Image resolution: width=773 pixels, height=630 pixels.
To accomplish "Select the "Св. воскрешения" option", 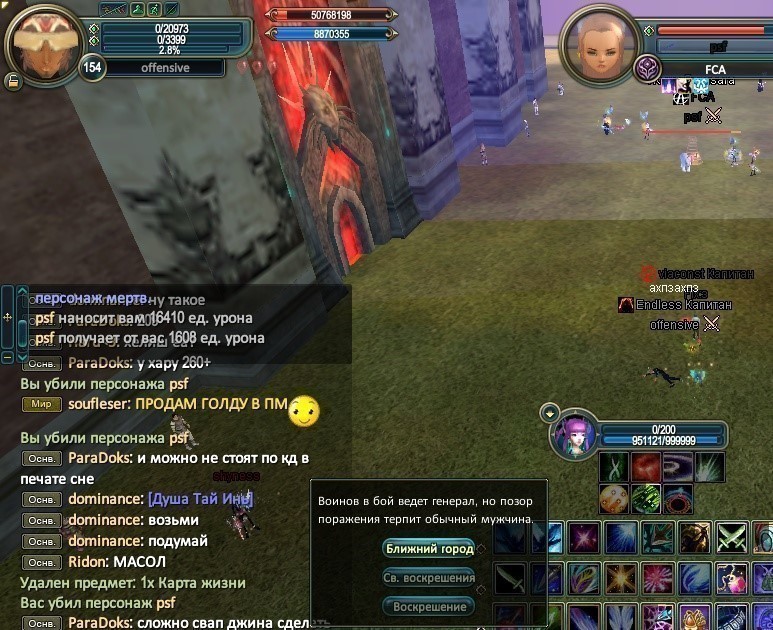I will pos(428,578).
